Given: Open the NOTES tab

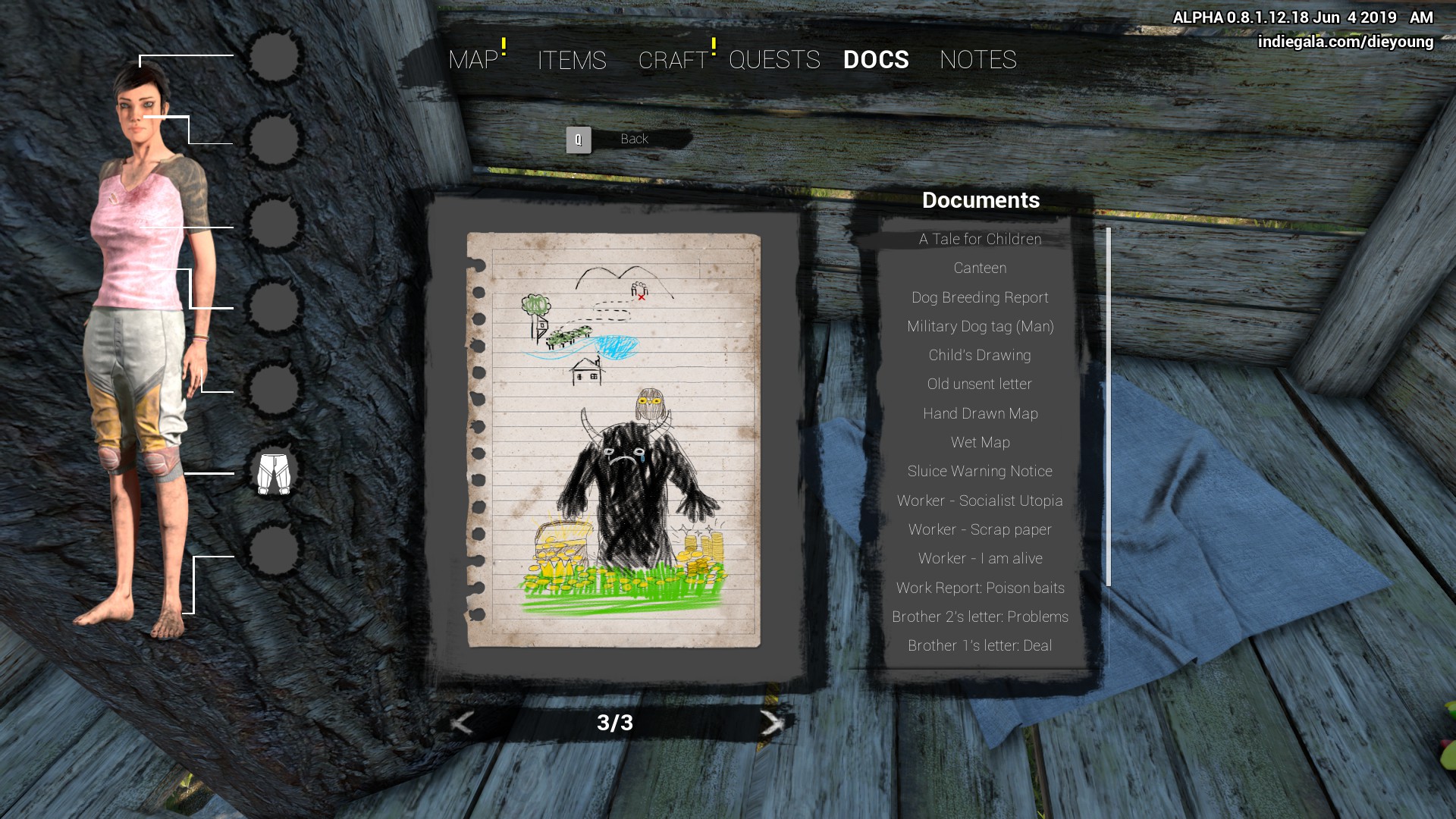Looking at the screenshot, I should 977,60.
